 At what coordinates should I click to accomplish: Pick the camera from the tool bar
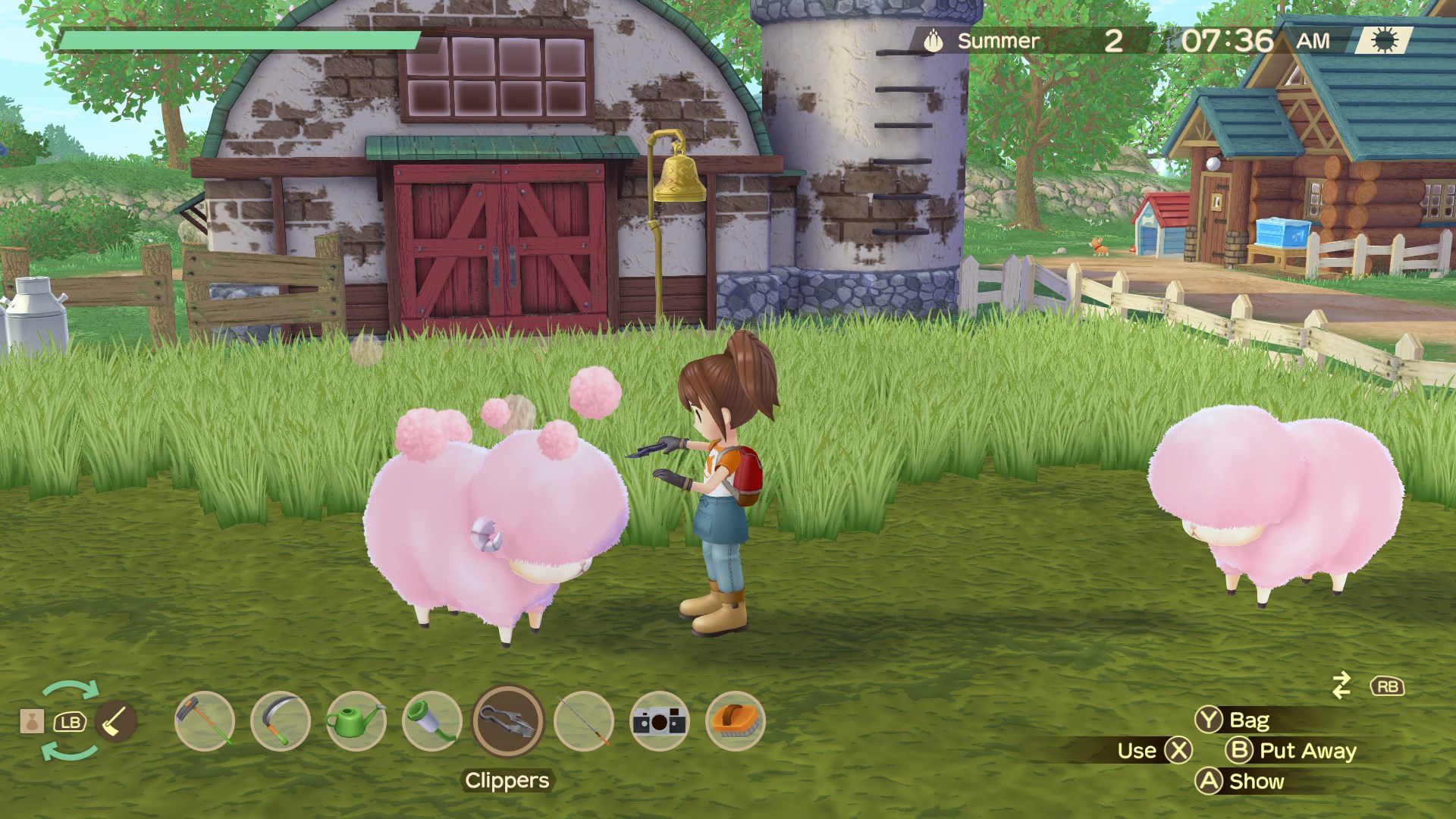click(x=660, y=721)
